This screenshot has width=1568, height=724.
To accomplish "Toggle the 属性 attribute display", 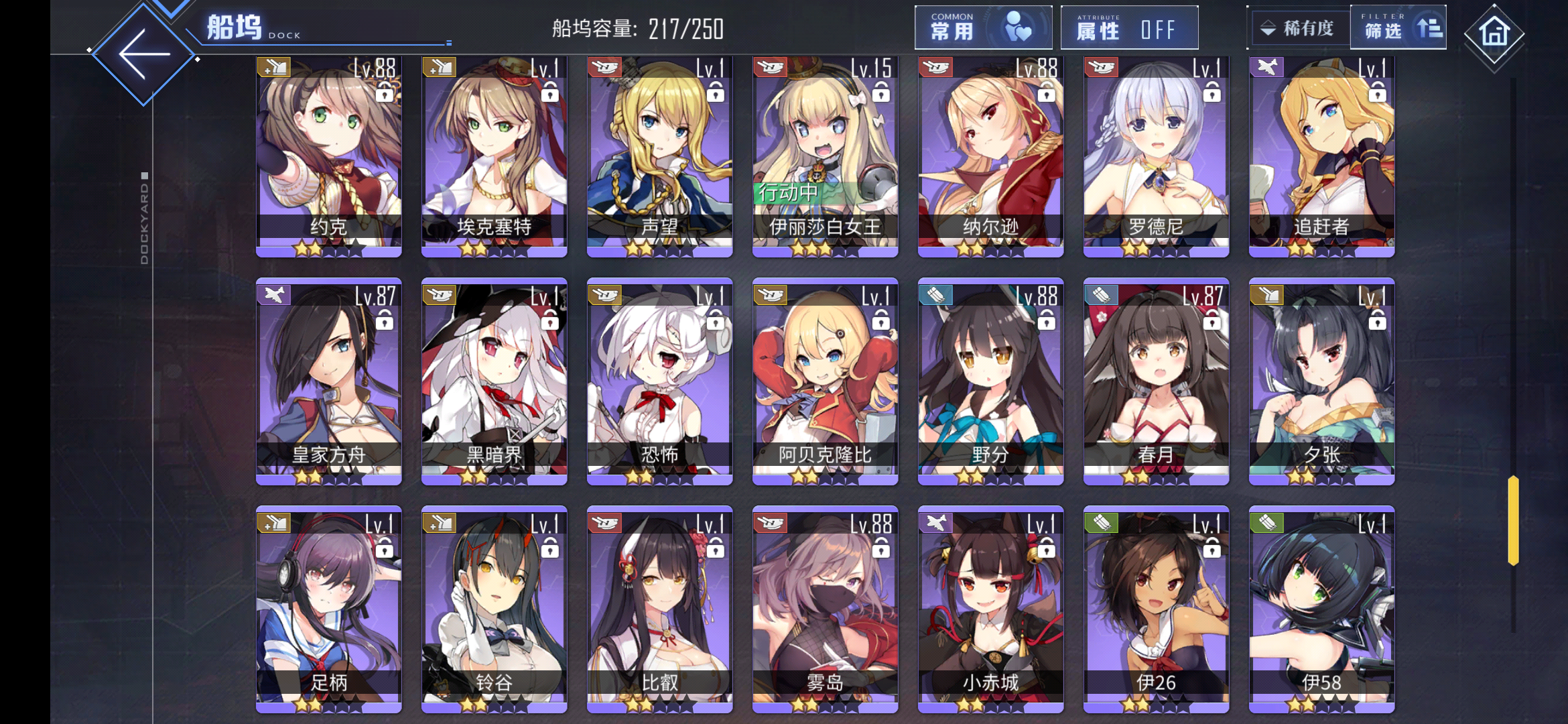I will tap(1129, 28).
